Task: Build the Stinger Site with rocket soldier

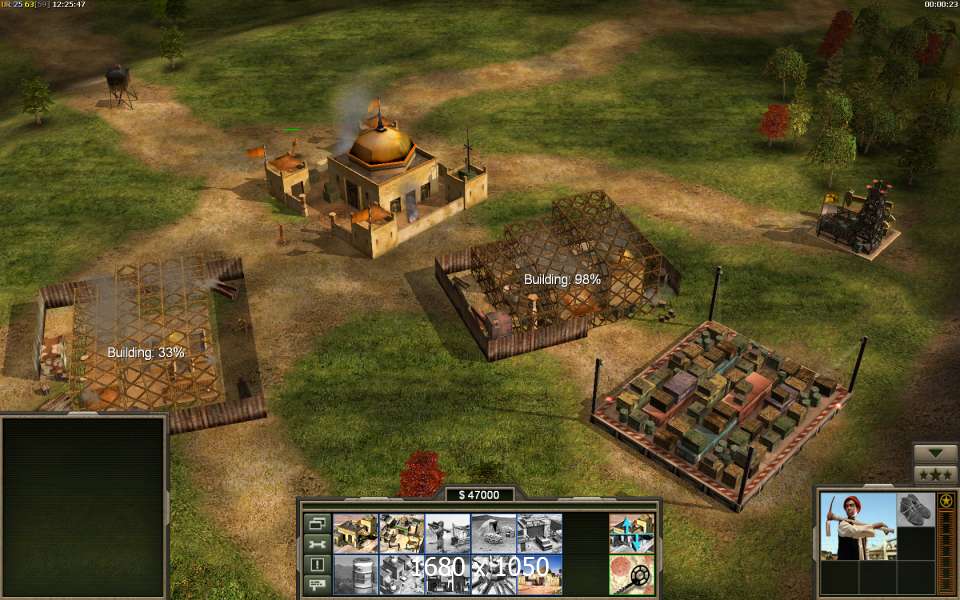Action: tap(447, 533)
